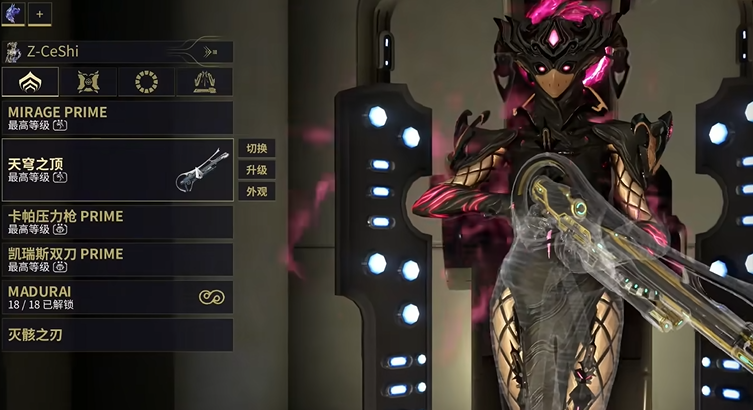This screenshot has width=753, height=410.
Task: Open the 外观 appearance option
Action: tap(256, 192)
